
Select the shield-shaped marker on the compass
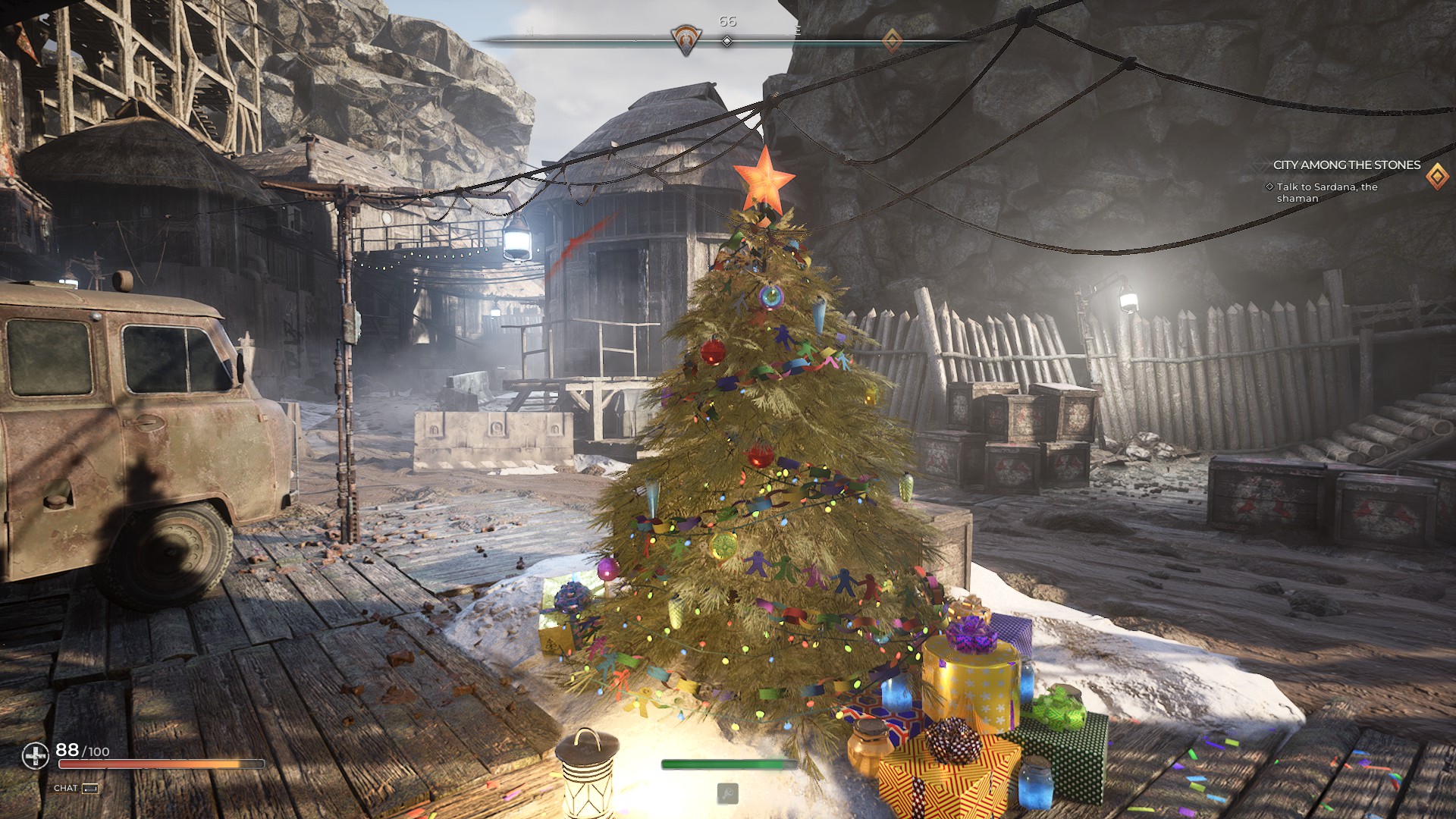click(686, 39)
